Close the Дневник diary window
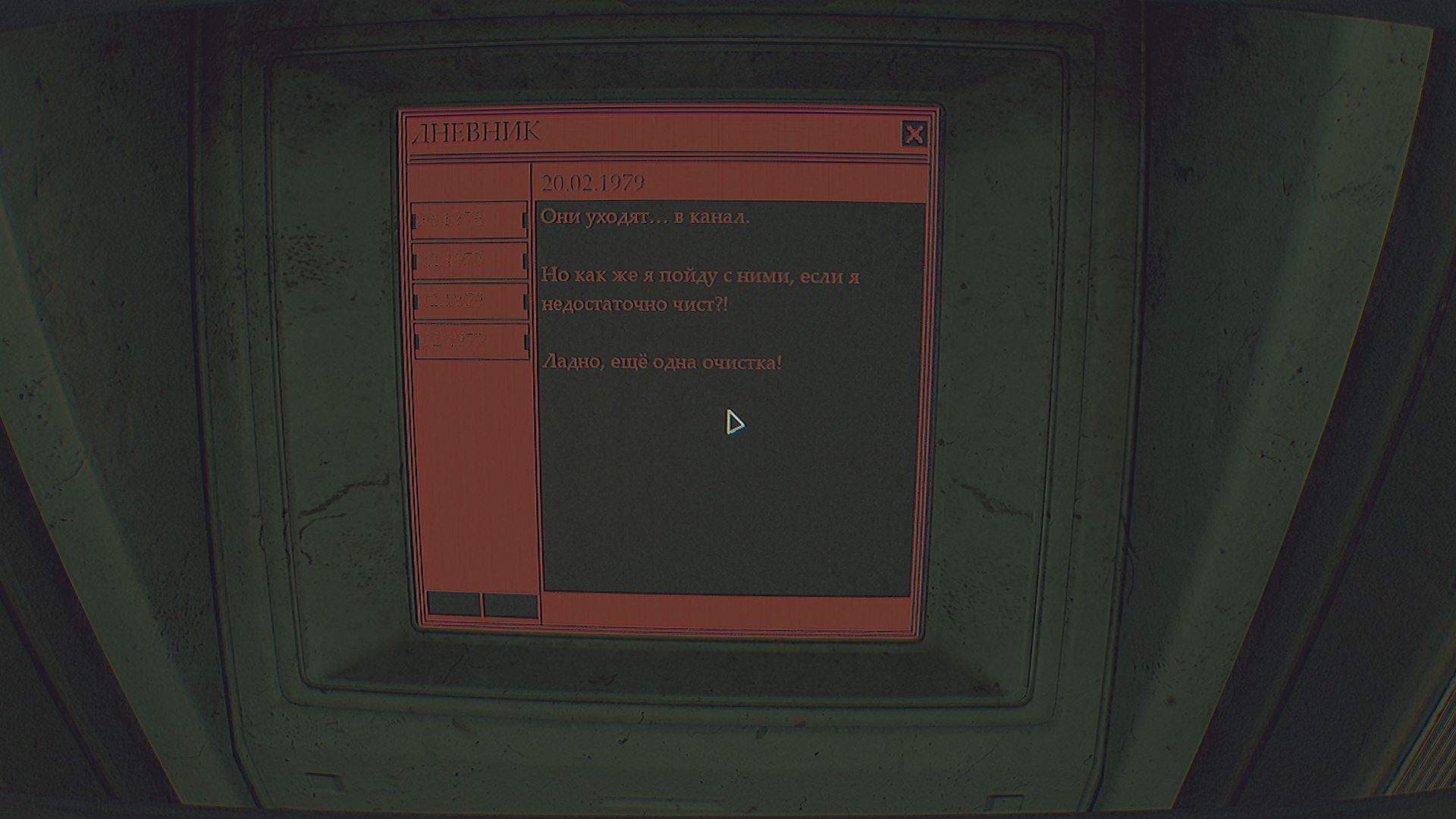Viewport: 1456px width, 819px height. tap(914, 134)
